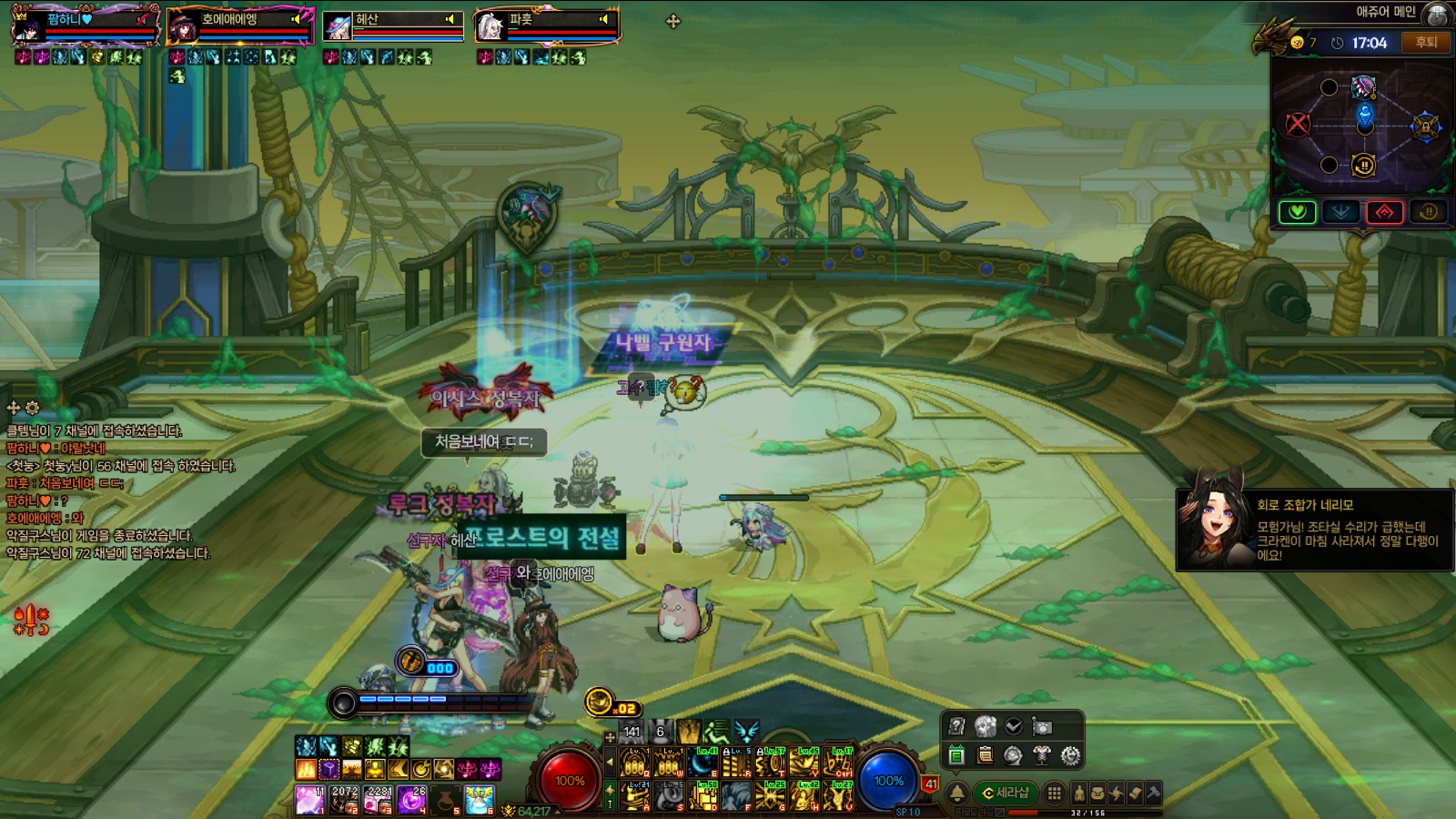Open the notification bell
Screen dimensions: 1456x819
(957, 793)
